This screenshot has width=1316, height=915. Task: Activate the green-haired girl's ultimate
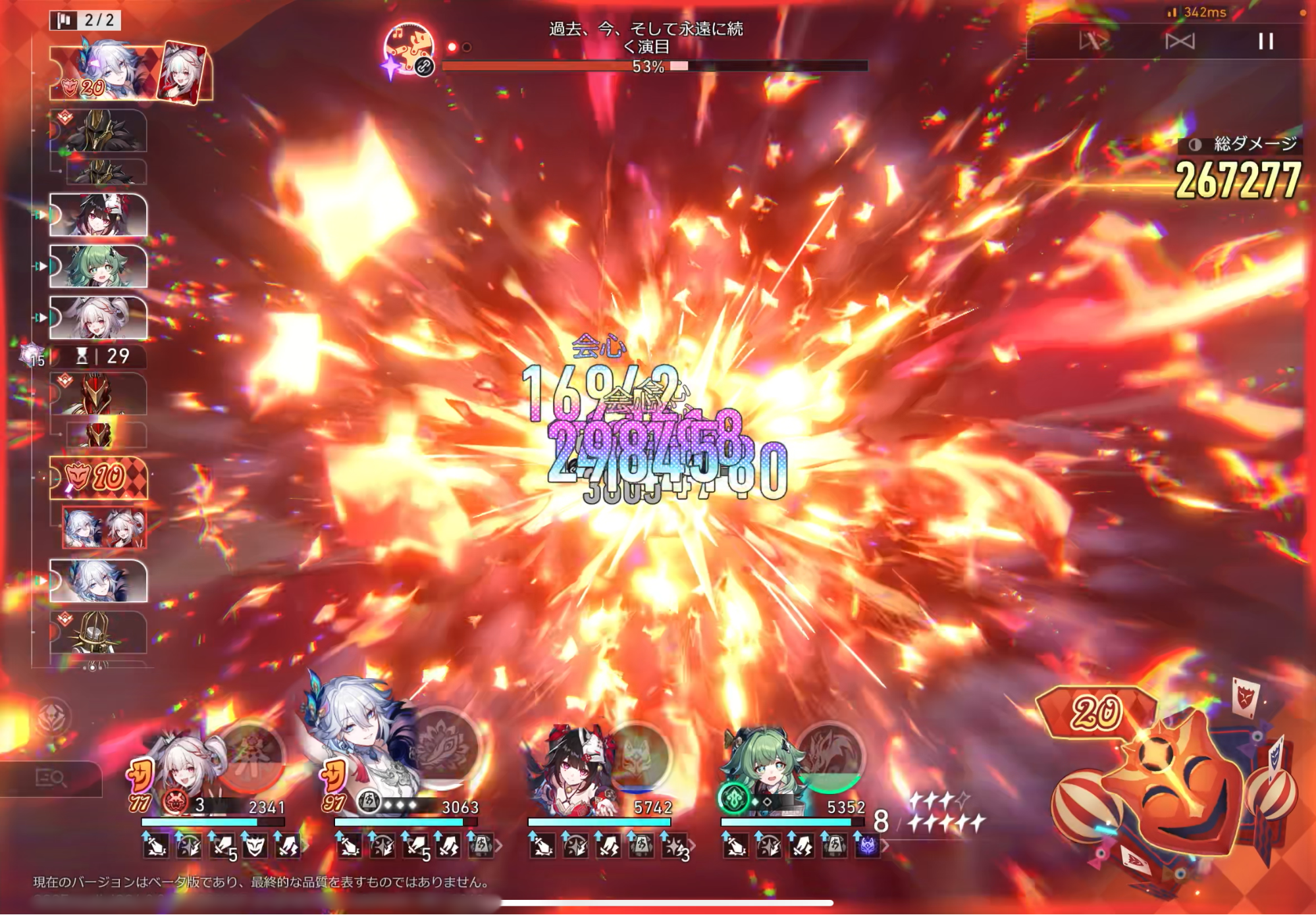point(829,757)
